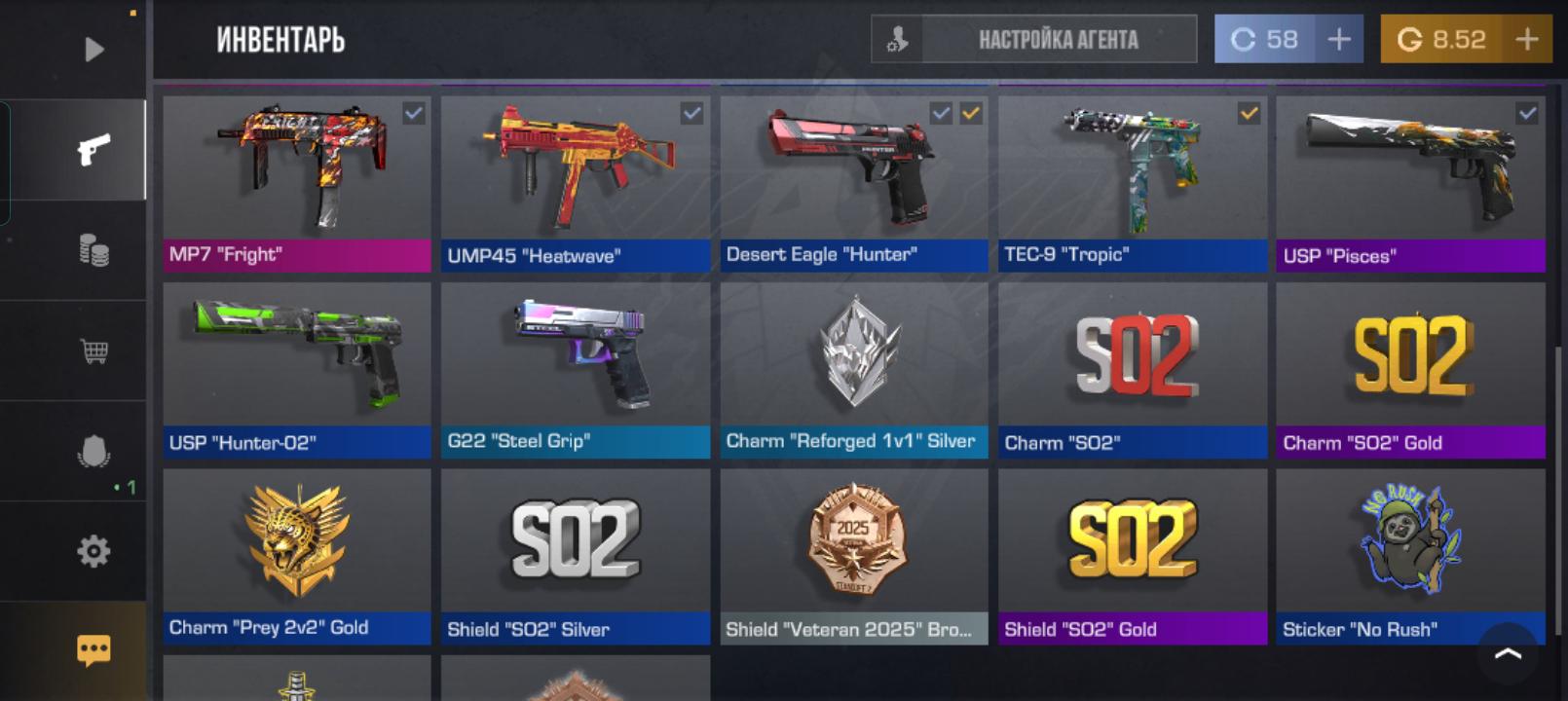Choose the G22 "Steel Grip" skin
1568x701 pixels.
(x=575, y=369)
